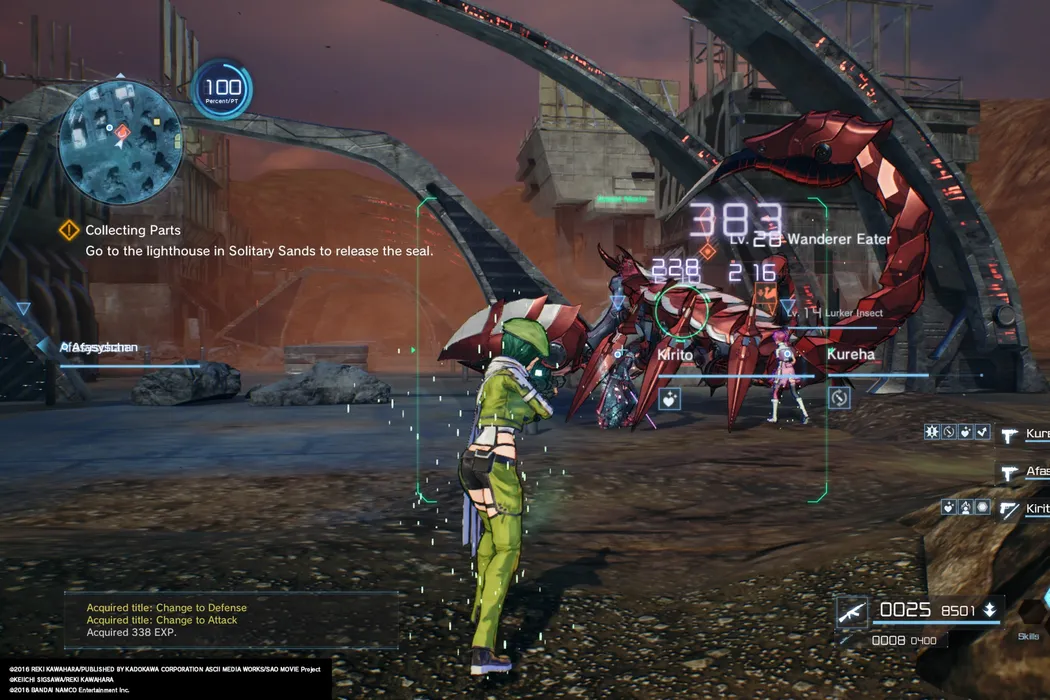Select Kirito in the party list
Screen dimensions: 1050x700
(x=1034, y=509)
